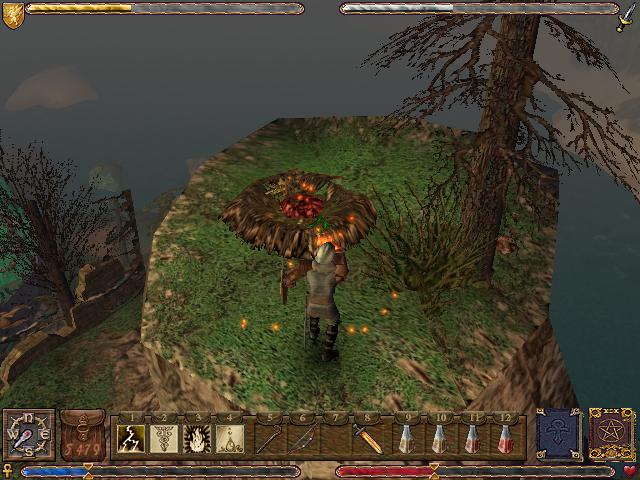
Task: Equip the staff in slot 5
Action: pos(268,438)
